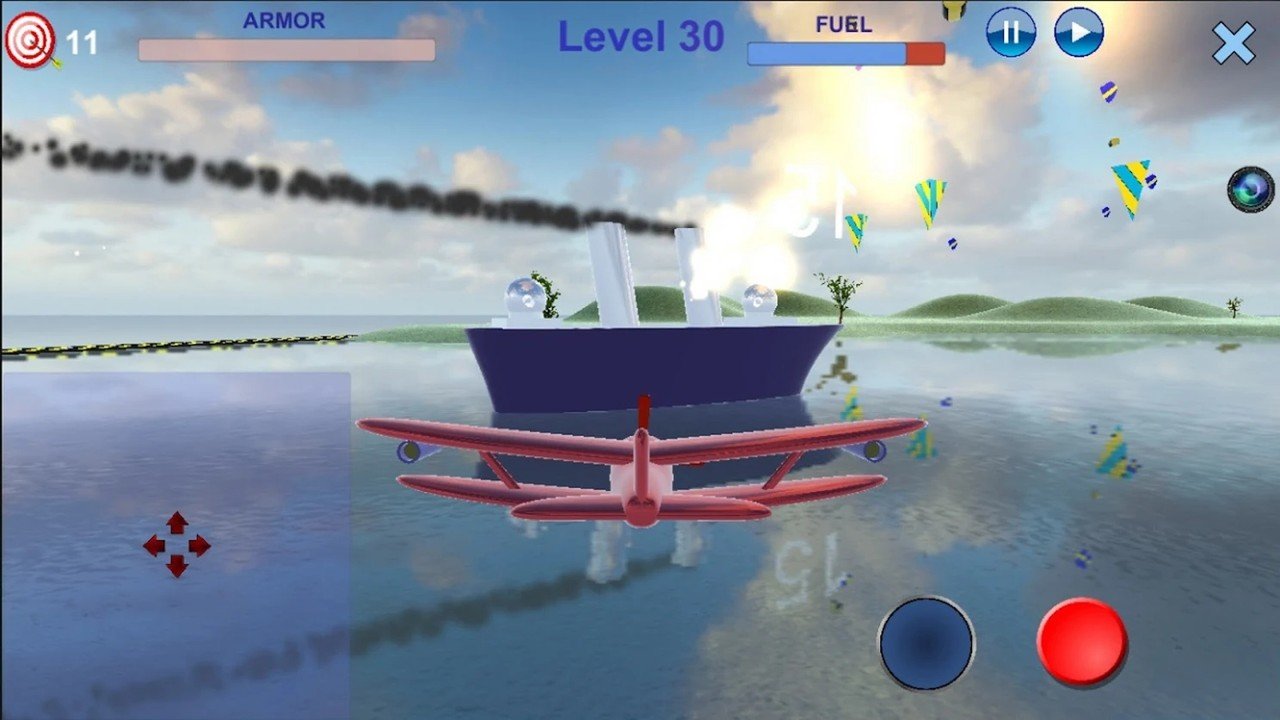
Task: Fire using the red round button
Action: click(1082, 642)
